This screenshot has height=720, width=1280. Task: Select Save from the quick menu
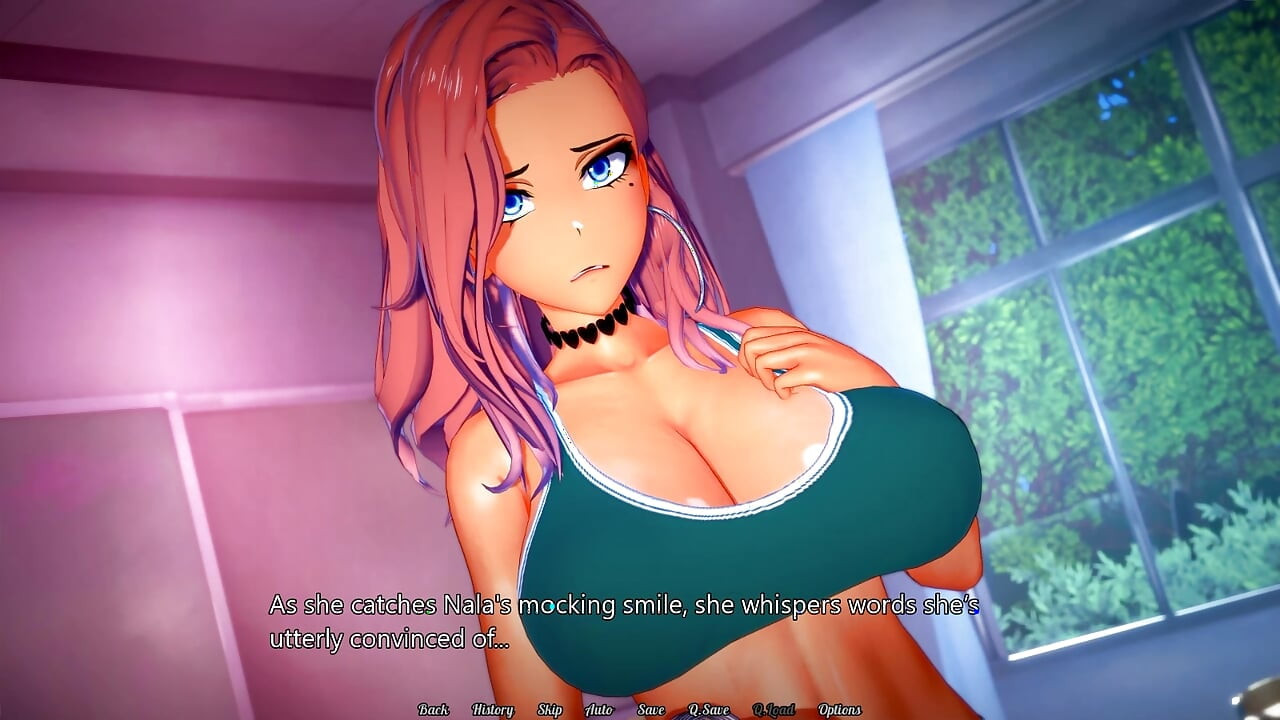[650, 708]
